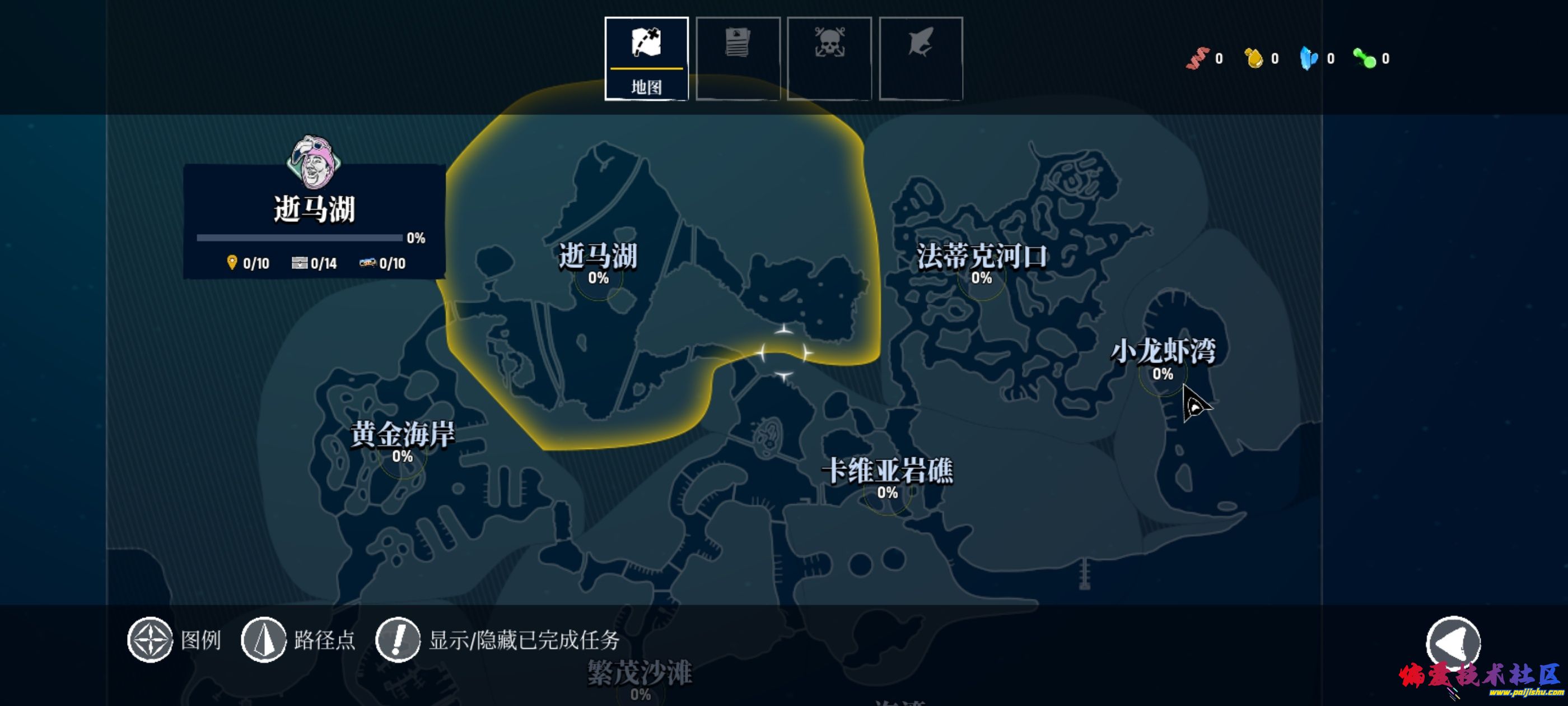This screenshot has height=706, width=1568.
Task: Toggle the green pin counter display
Action: coord(1367,58)
